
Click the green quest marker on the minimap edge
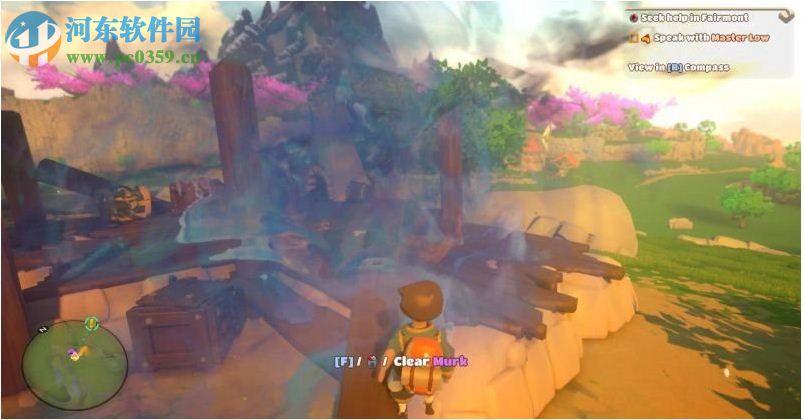pyautogui.click(x=91, y=323)
